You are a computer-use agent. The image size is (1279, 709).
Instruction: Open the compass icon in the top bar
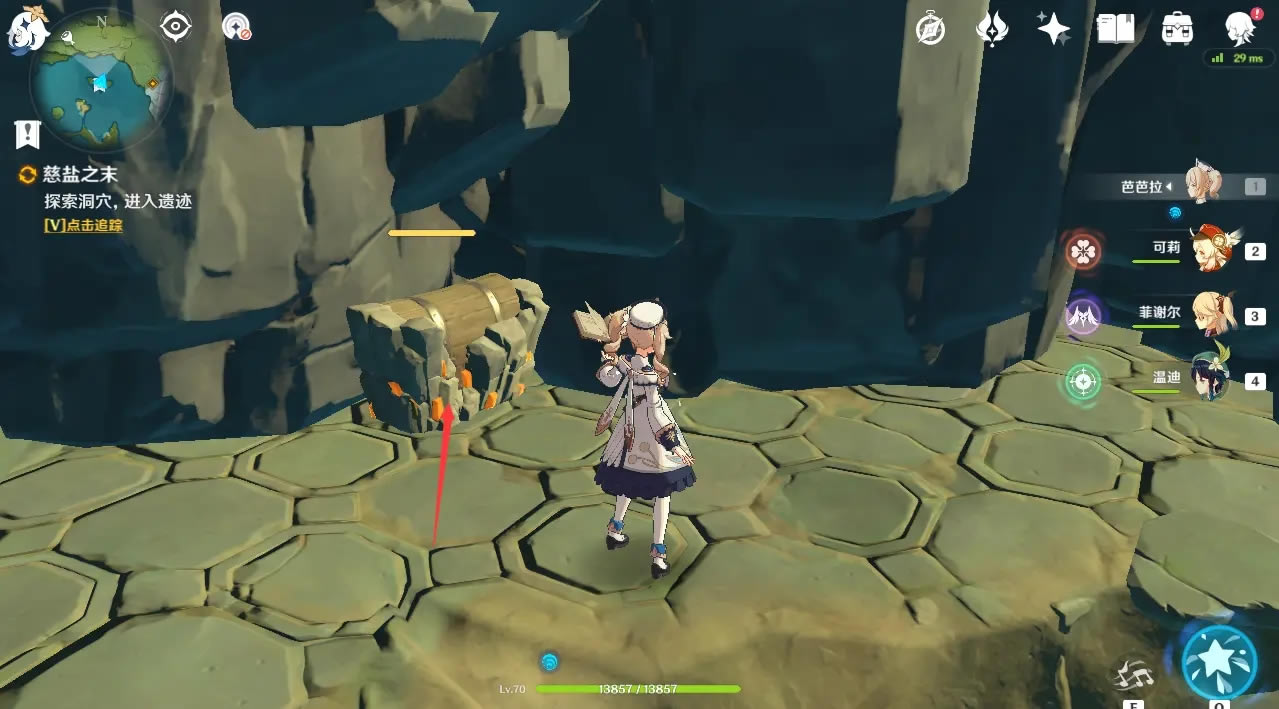pyautogui.click(x=930, y=30)
